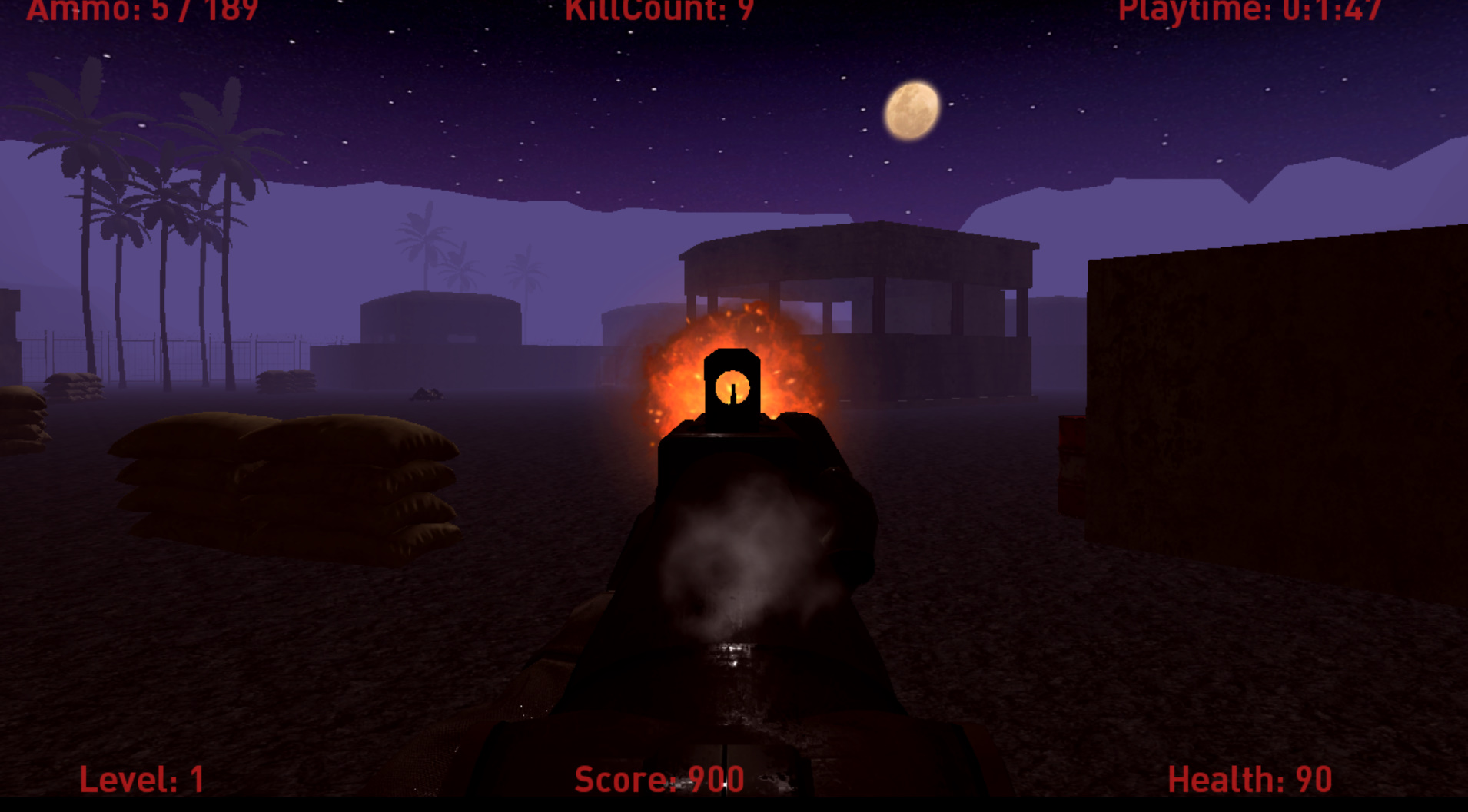Click the dark object lying on the ground midfield
The image size is (1468, 812).
(x=427, y=394)
